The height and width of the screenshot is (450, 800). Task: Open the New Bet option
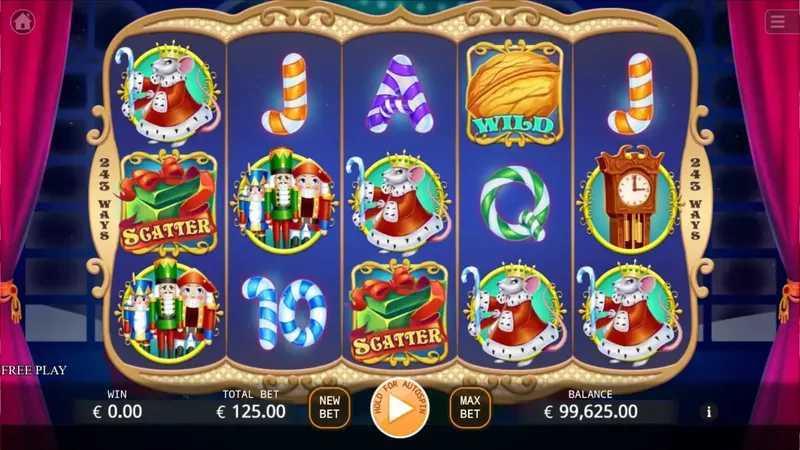tap(328, 408)
